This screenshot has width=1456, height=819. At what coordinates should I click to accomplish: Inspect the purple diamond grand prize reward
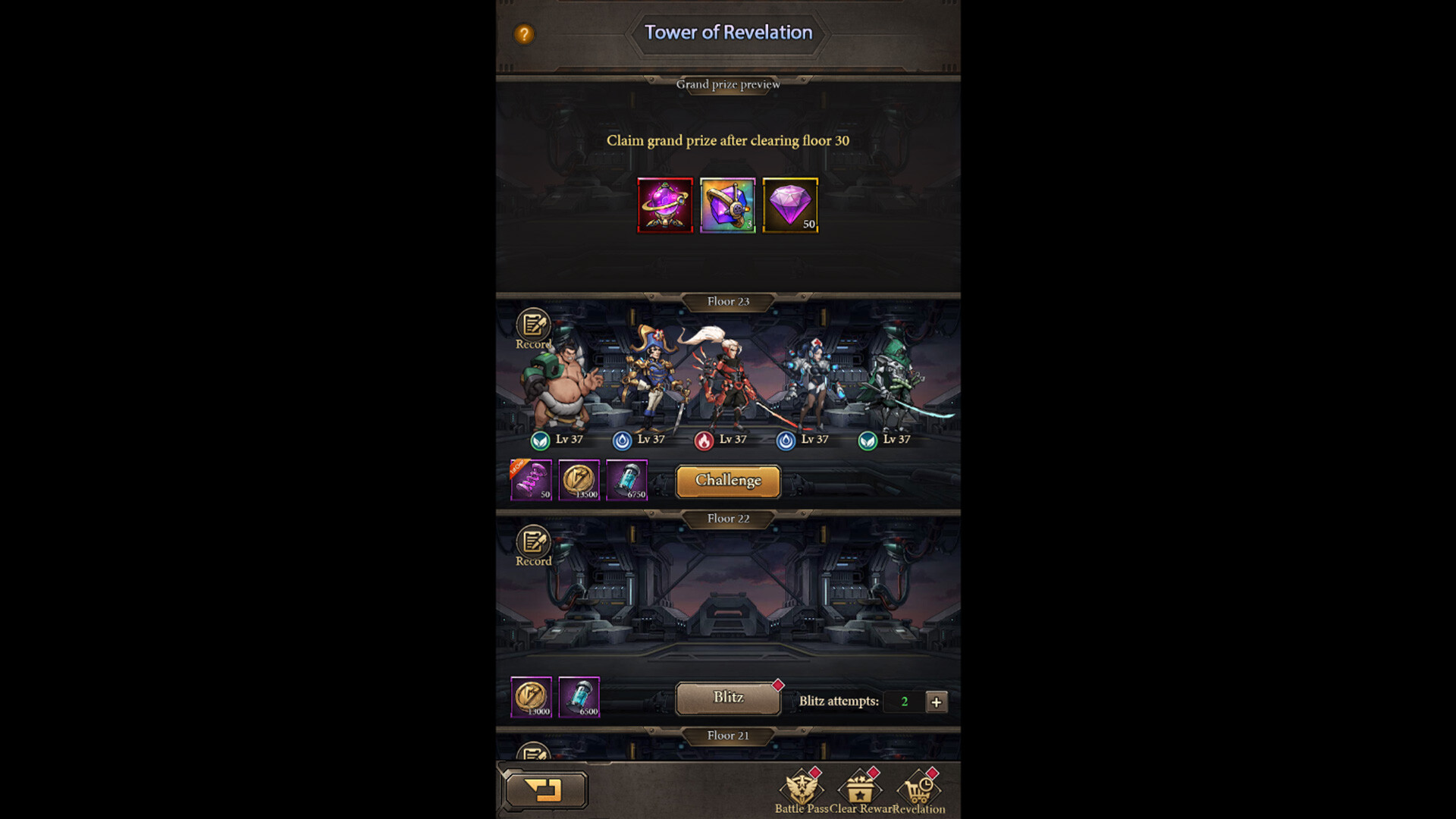click(x=790, y=205)
